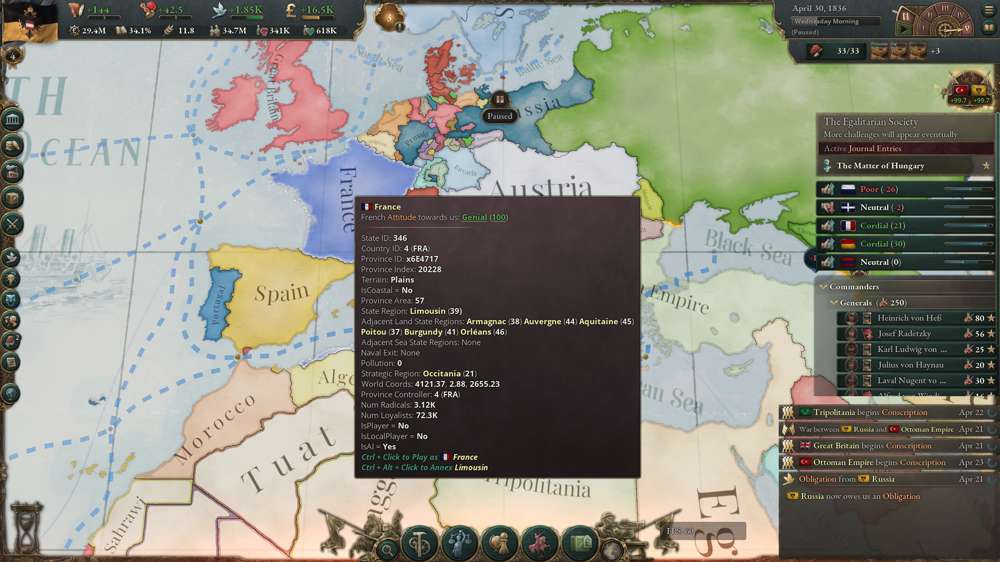Click the magnifying glass search button
1000x562 pixels.
click(387, 548)
